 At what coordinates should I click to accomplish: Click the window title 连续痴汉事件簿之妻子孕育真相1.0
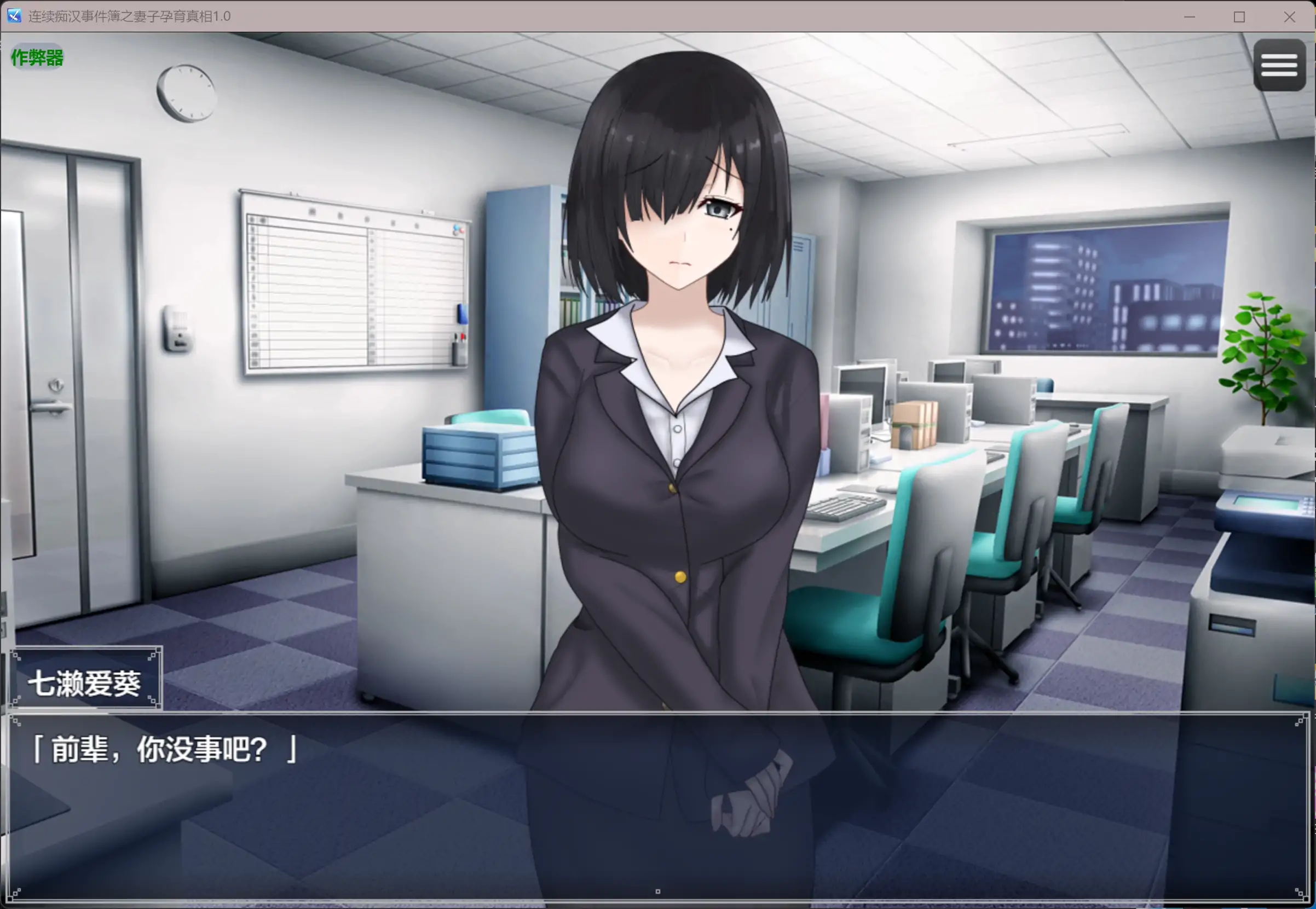tap(128, 16)
